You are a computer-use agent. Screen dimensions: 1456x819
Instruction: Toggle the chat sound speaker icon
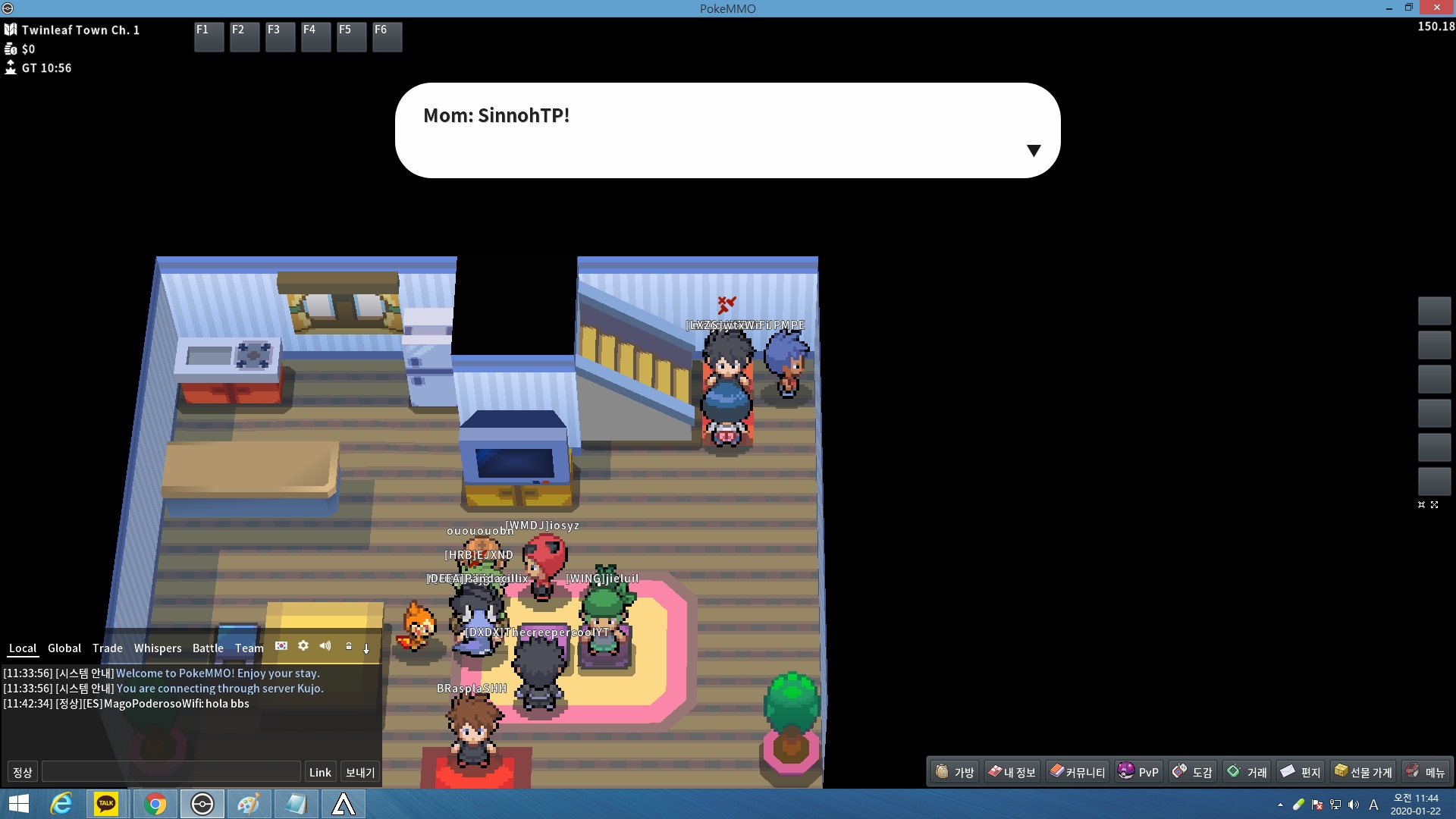[x=325, y=645]
